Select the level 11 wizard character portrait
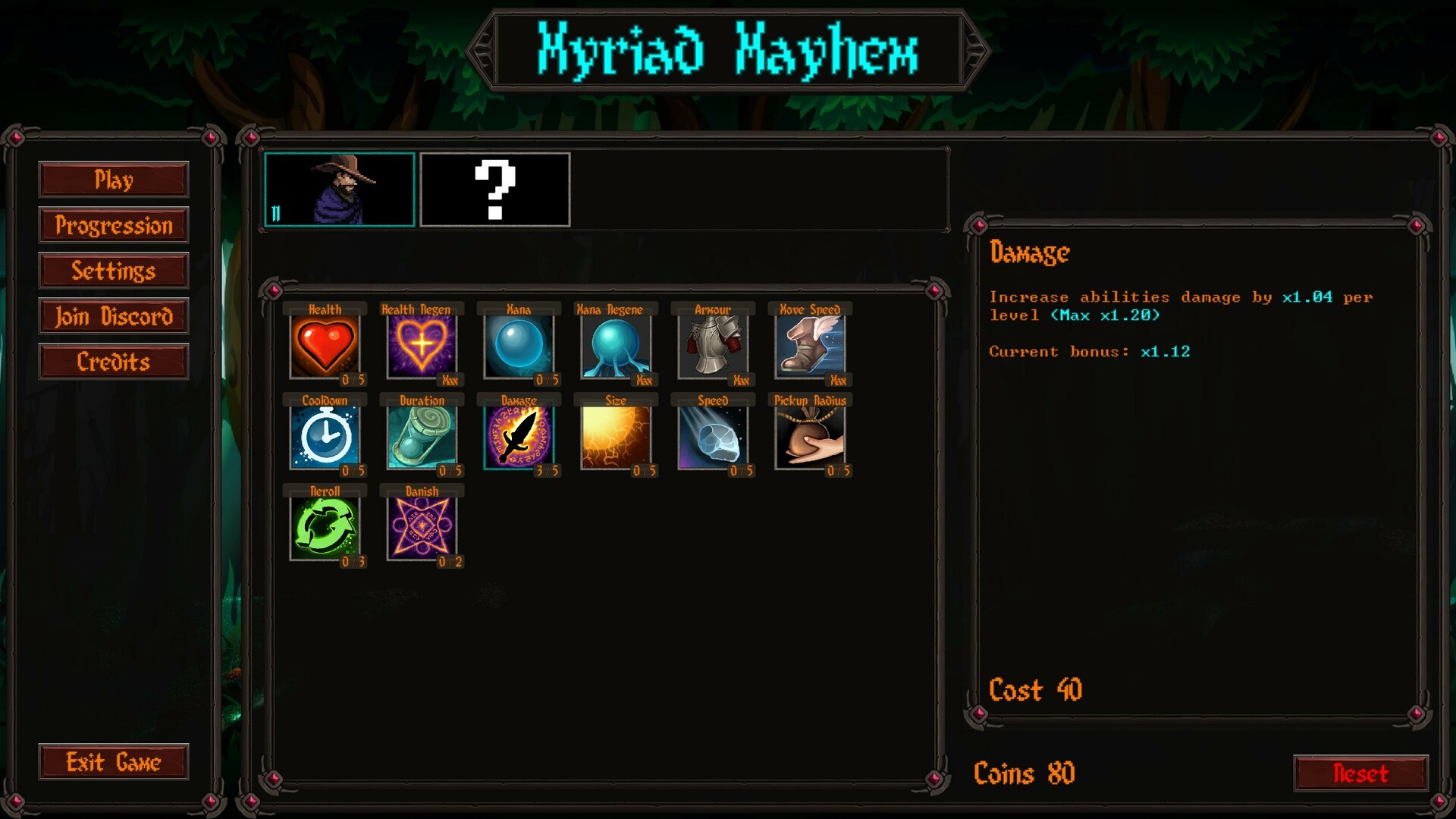 (x=339, y=190)
